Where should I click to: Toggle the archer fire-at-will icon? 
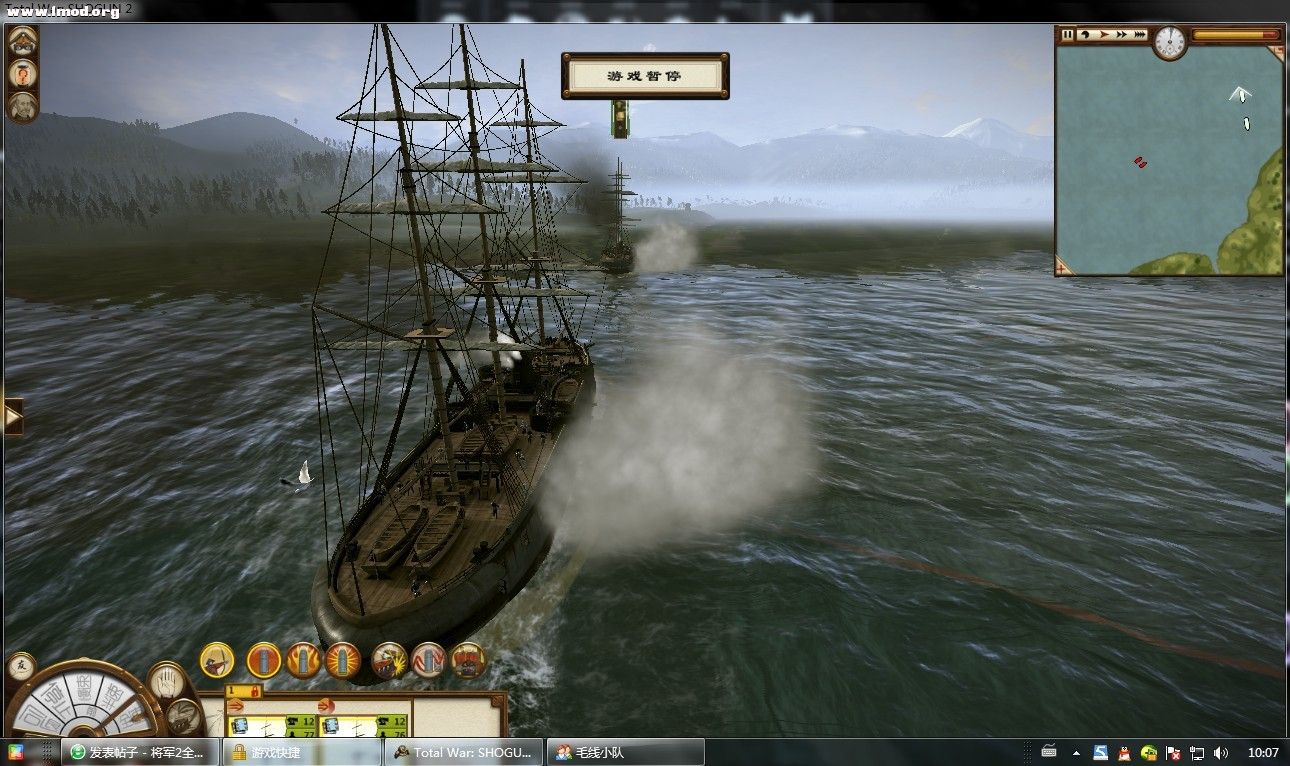tap(216, 660)
